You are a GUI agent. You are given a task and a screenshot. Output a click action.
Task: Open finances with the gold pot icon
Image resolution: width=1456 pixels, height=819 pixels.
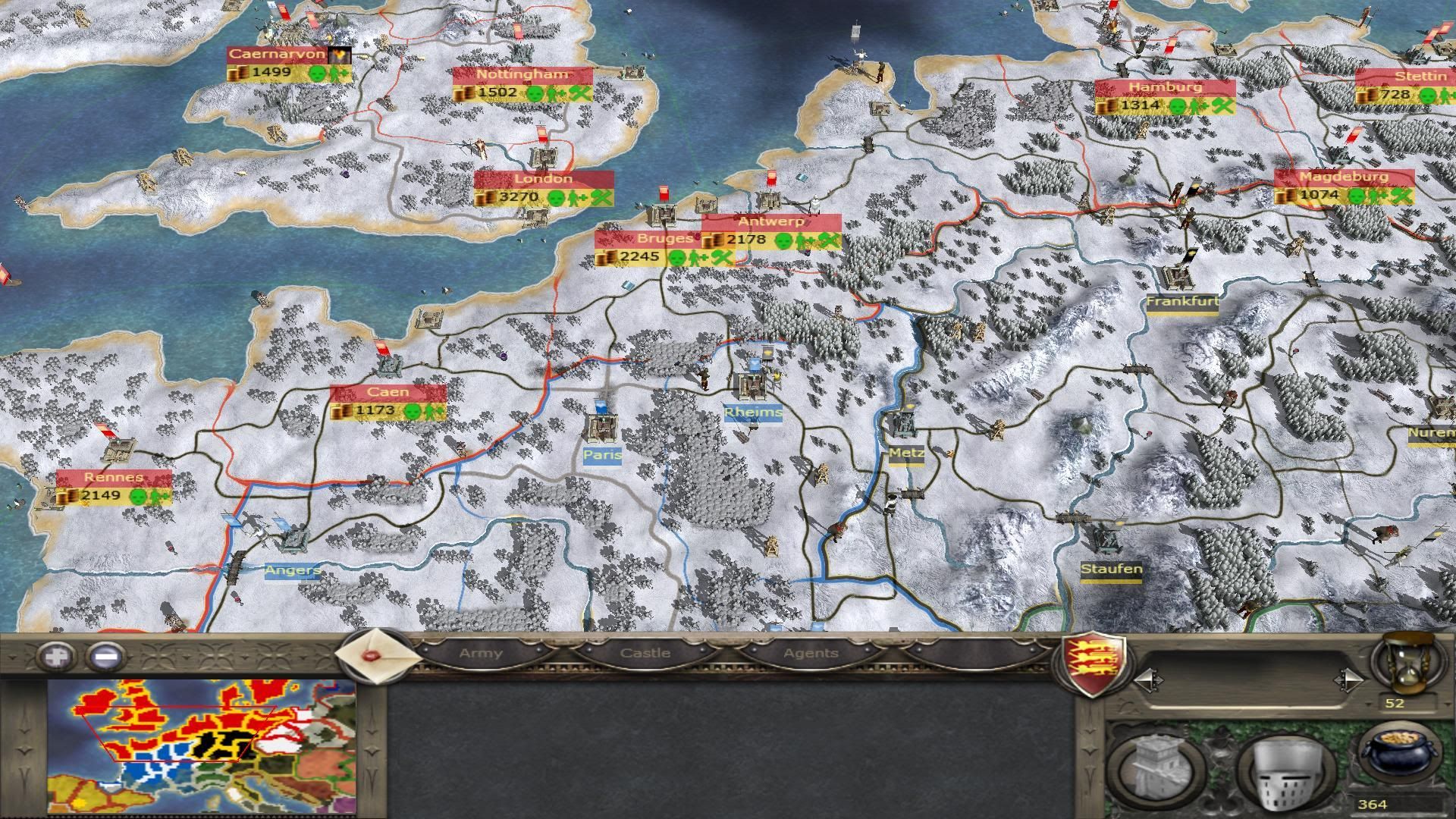click(x=1400, y=755)
